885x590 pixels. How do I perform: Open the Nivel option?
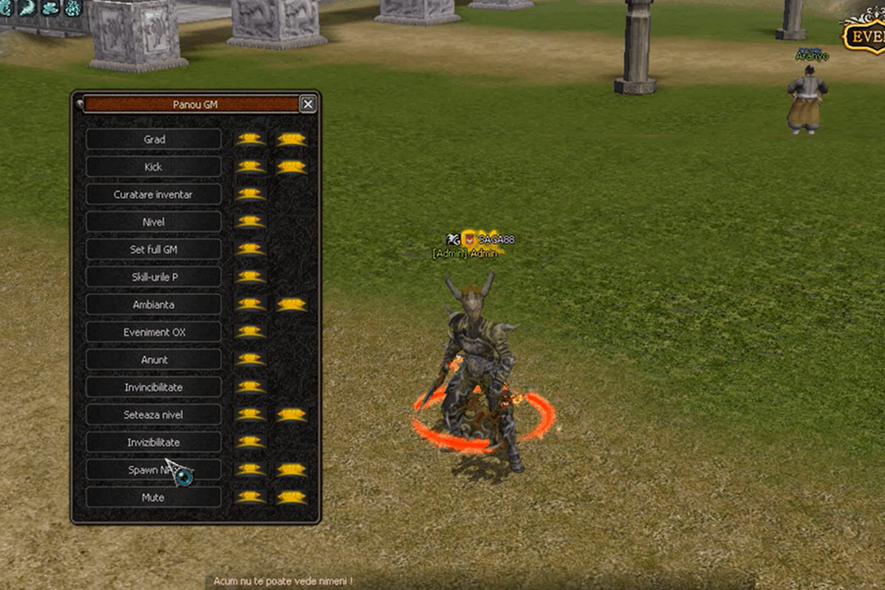(154, 222)
